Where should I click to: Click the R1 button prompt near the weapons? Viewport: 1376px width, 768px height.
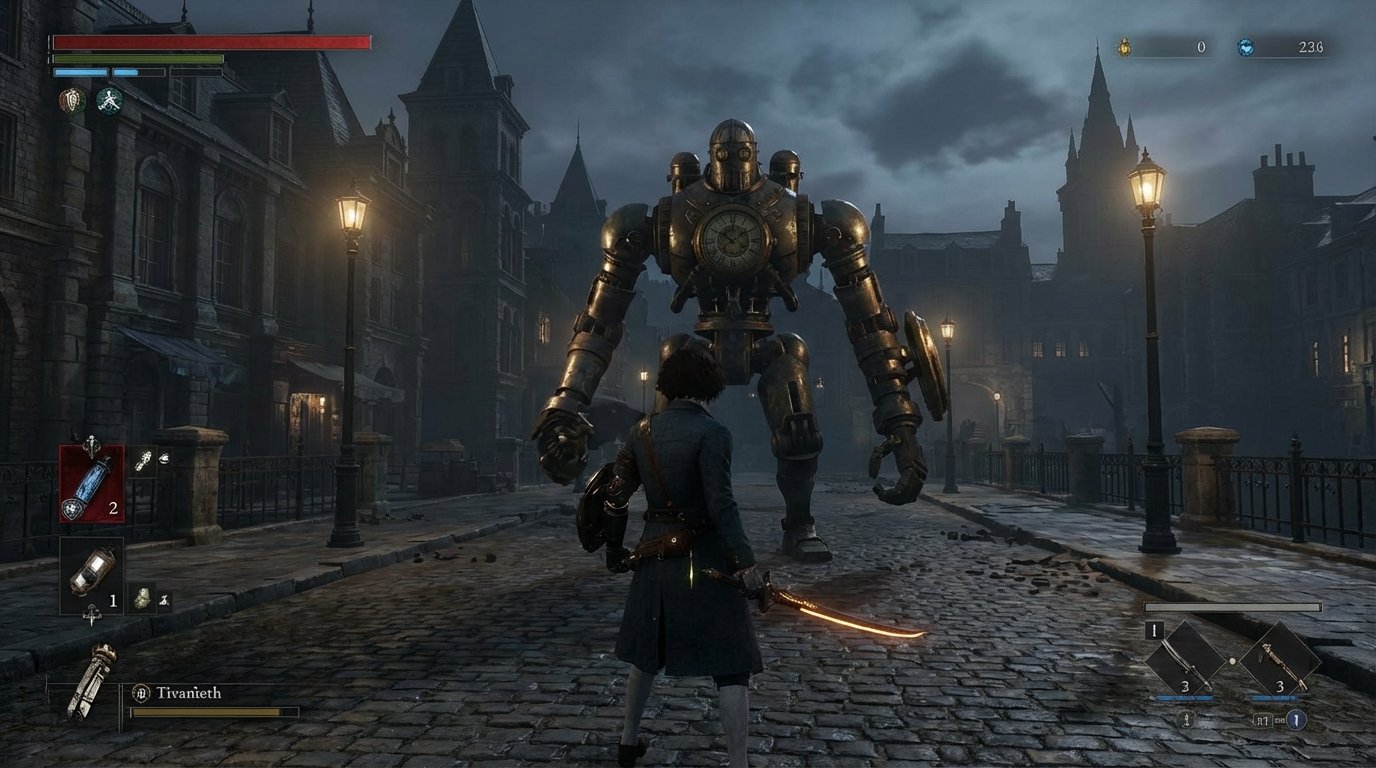tap(1262, 719)
